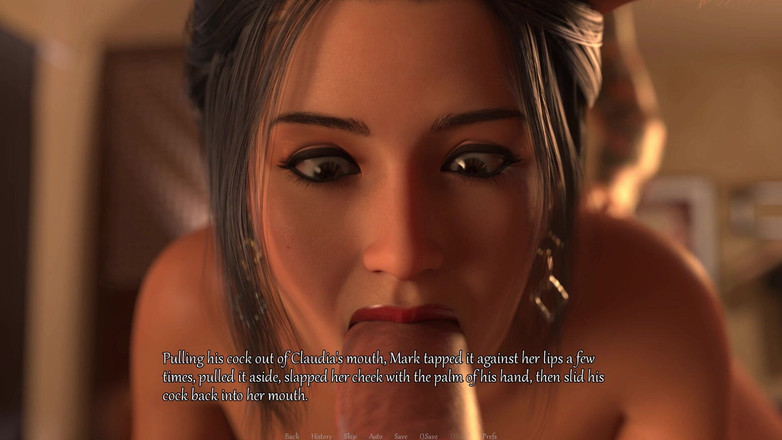Go back using the Back button
Screen dimensions: 782x440
(x=292, y=436)
